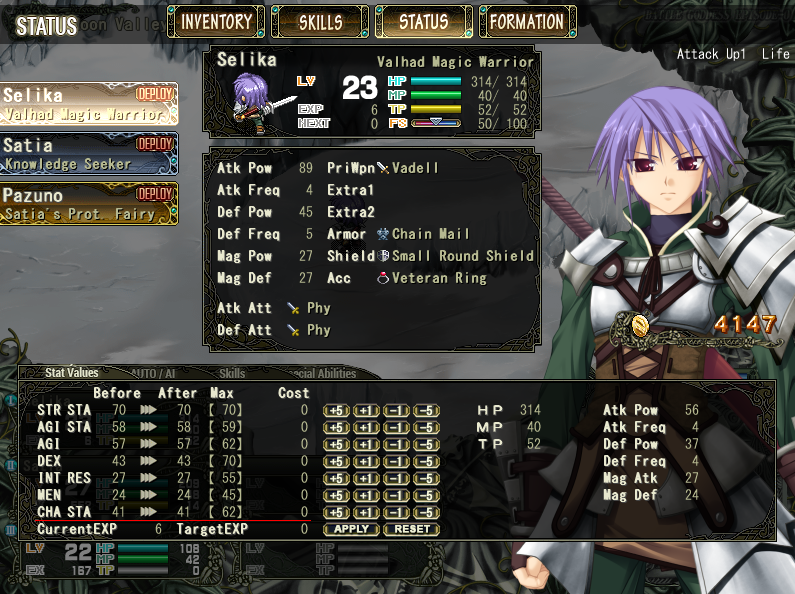Select Selika in the party list
This screenshot has width=795, height=594.
(x=89, y=104)
